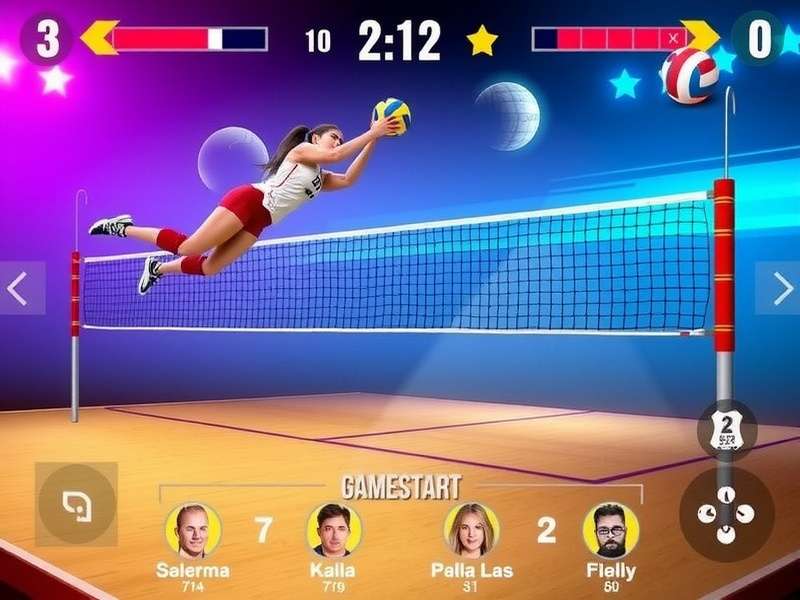Tap the square rotate button at bottom left

[76, 503]
